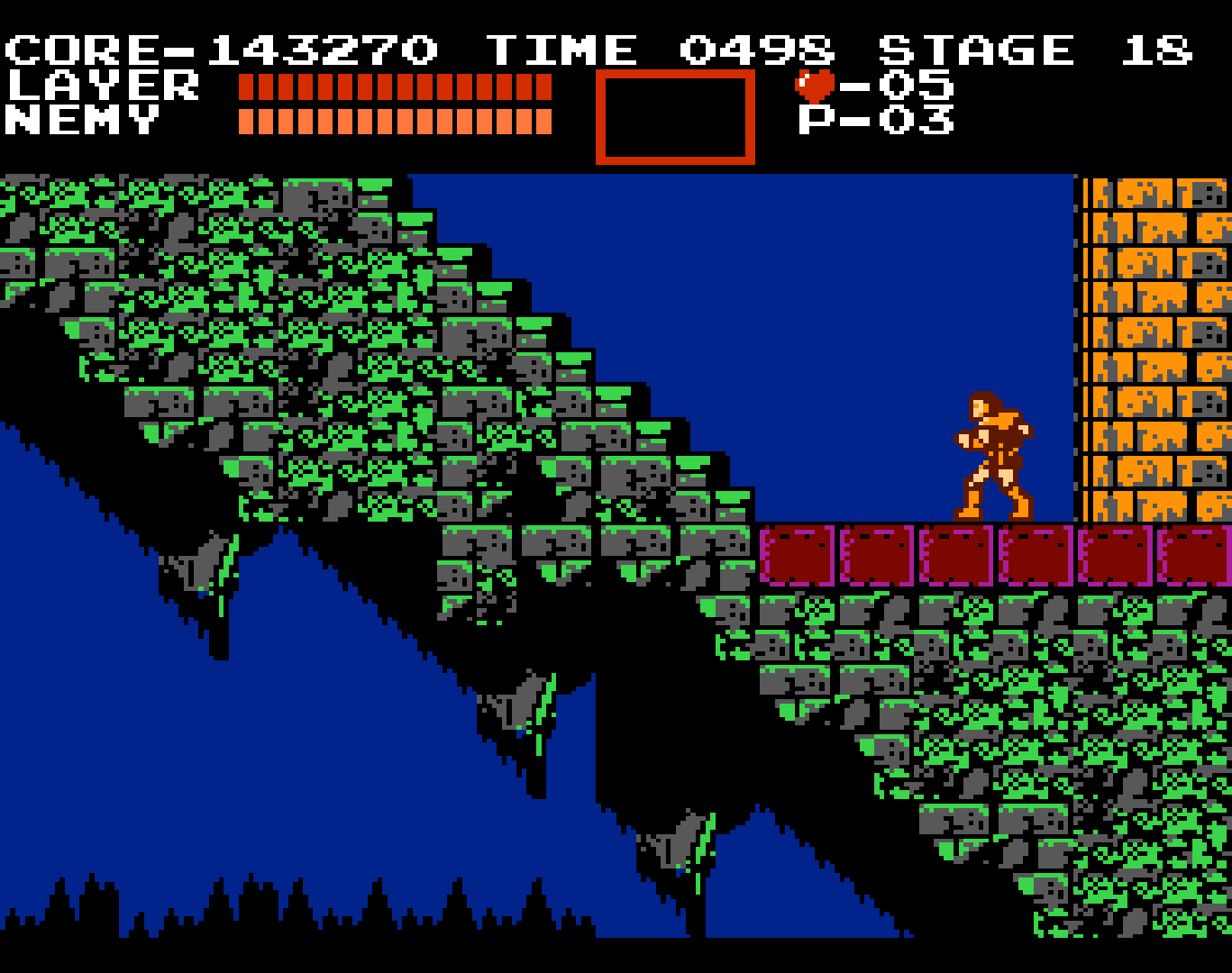This screenshot has width=1232, height=973.
Task: Select the heart counter icon
Action: pos(812,86)
